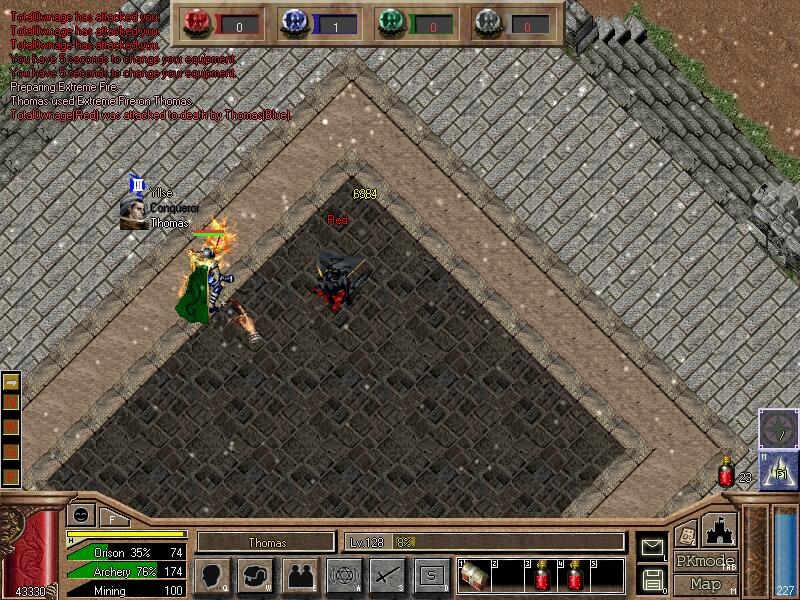
Task: Click the smiley face emote button
Action: point(79,515)
